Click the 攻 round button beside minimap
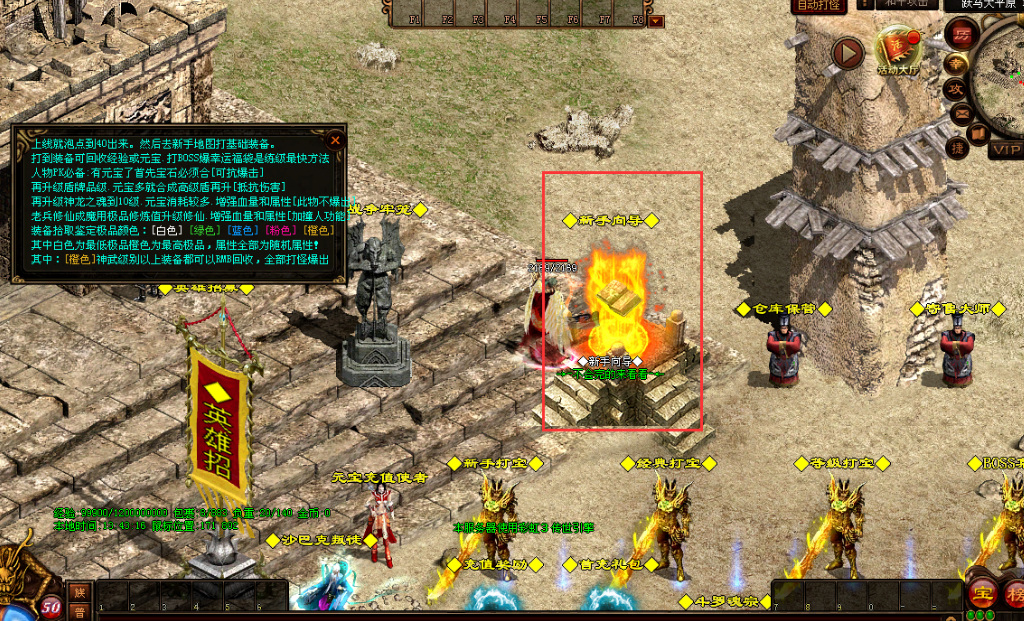The image size is (1024, 621). (957, 88)
